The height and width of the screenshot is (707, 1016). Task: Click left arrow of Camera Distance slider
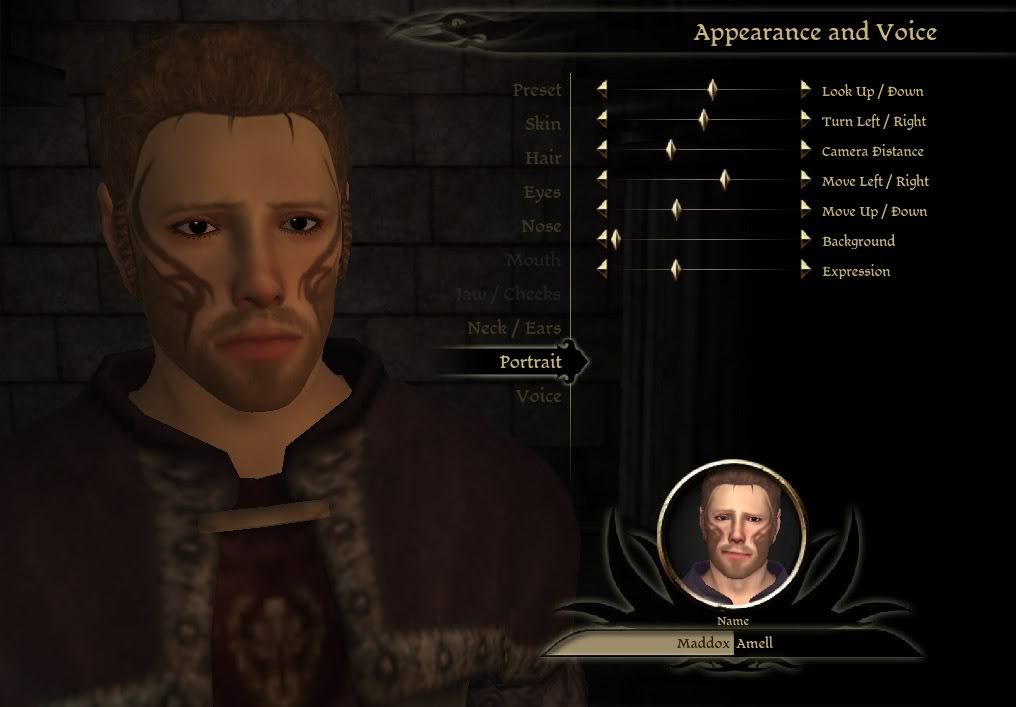point(602,150)
